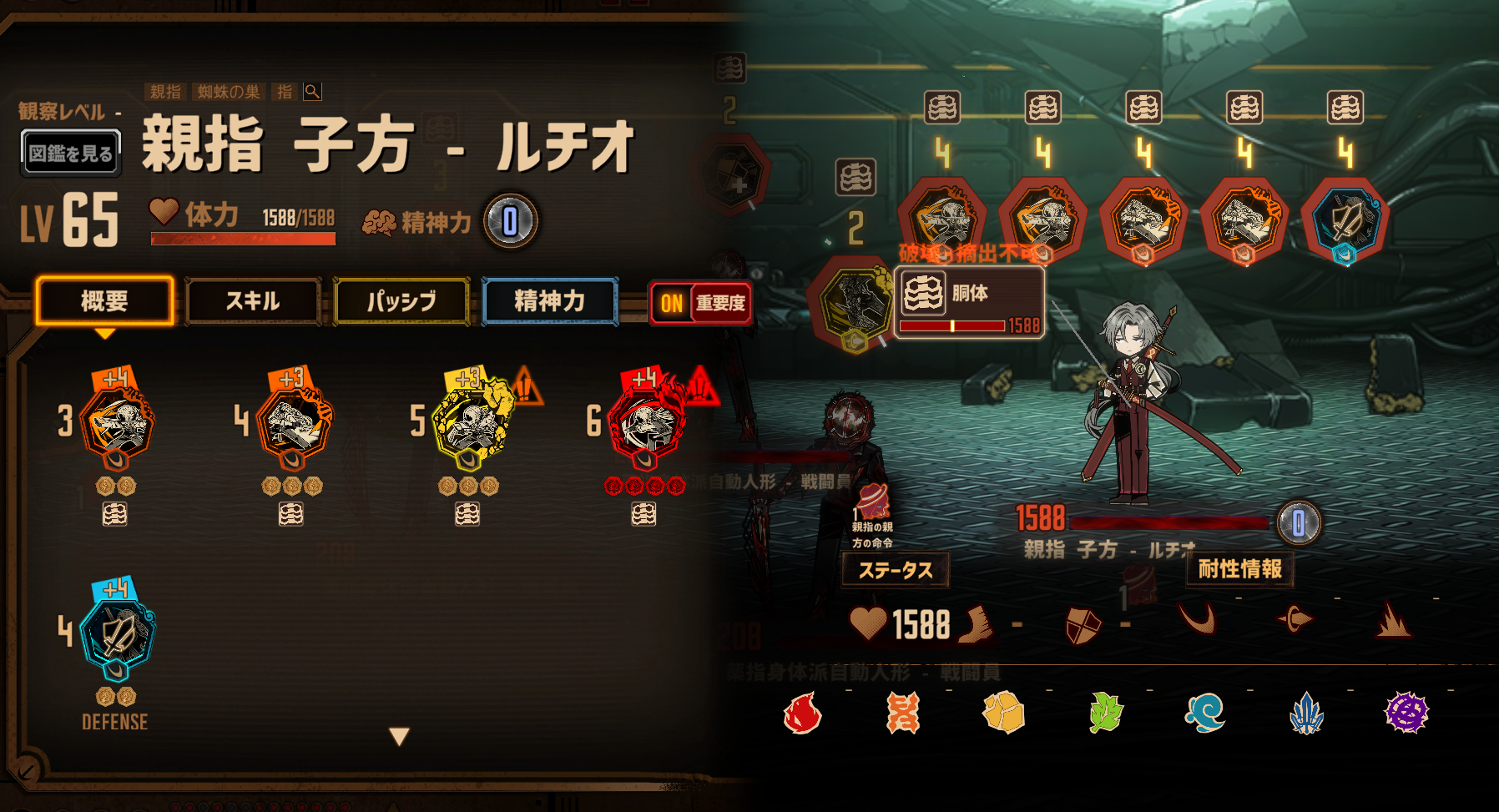Switch to the 概要 overview tab
Image resolution: width=1499 pixels, height=812 pixels.
104,300
